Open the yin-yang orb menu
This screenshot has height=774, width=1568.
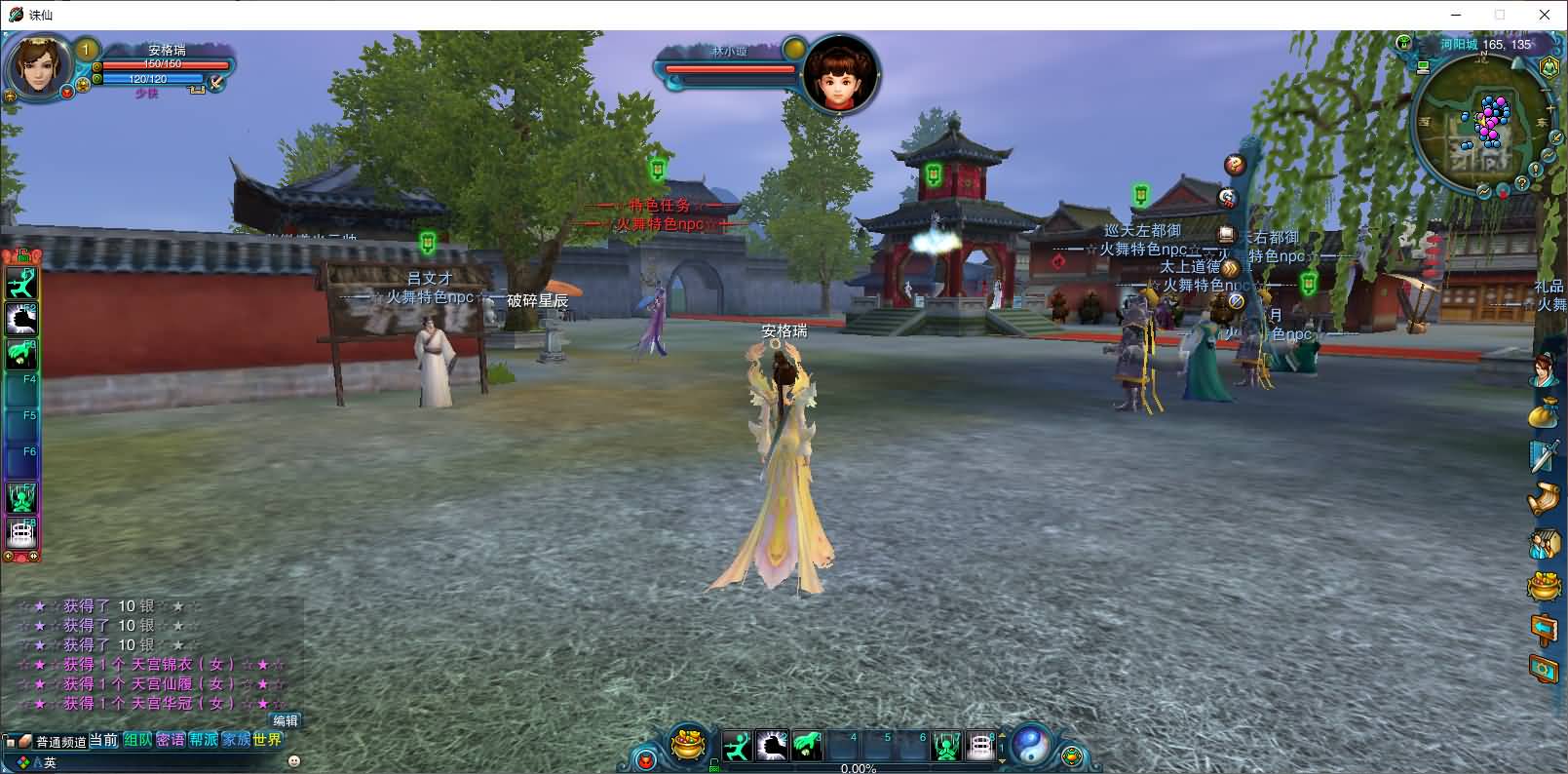(1029, 746)
